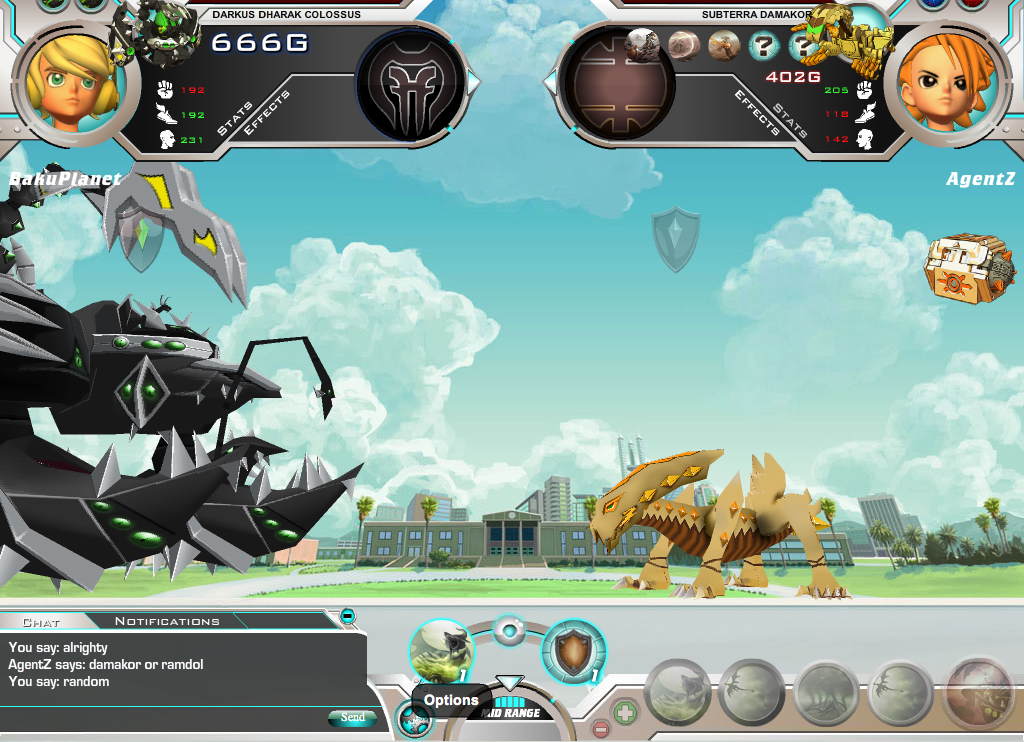Open the Chat tab

[x=41, y=622]
